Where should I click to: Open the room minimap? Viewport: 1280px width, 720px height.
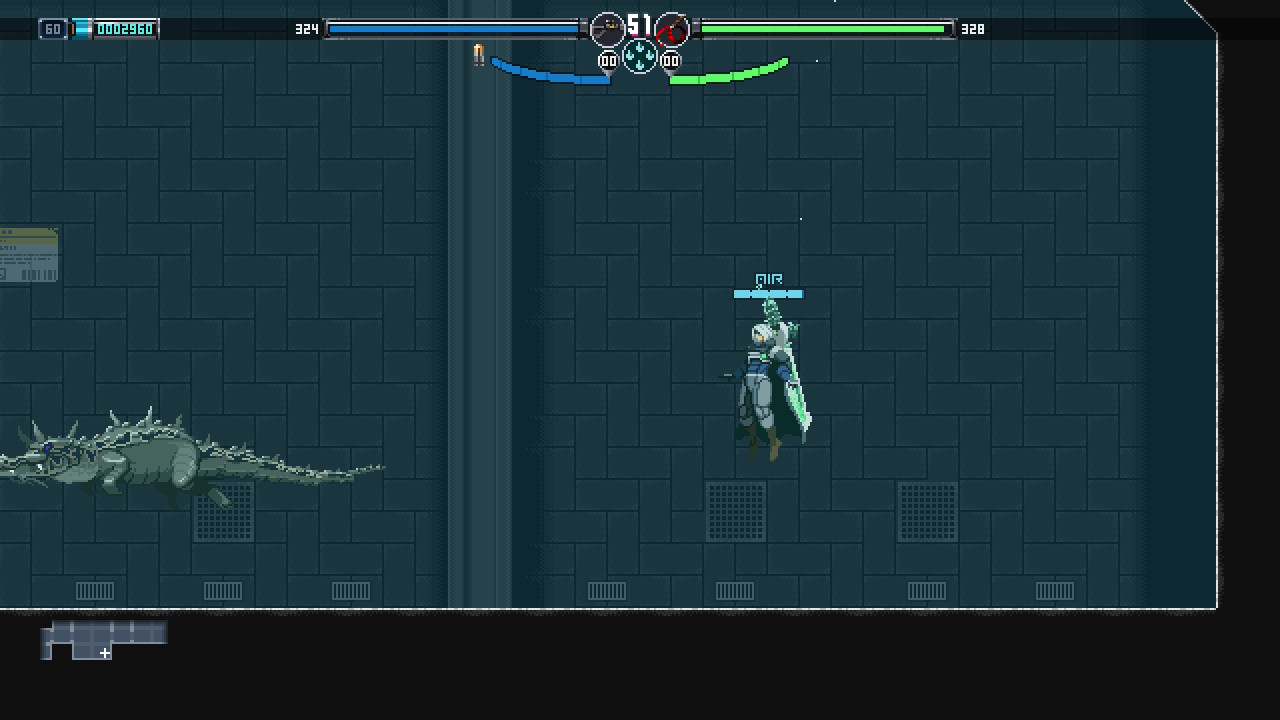pos(104,640)
